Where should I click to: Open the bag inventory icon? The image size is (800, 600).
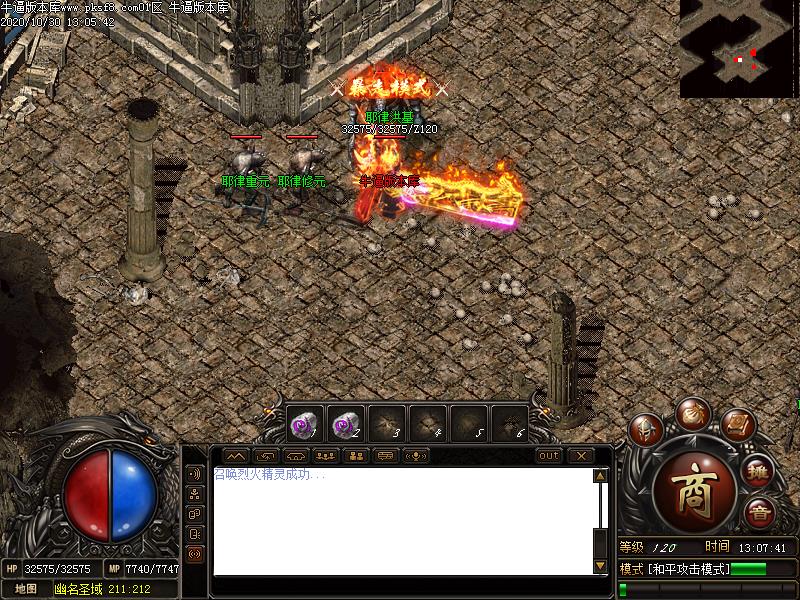click(x=691, y=412)
